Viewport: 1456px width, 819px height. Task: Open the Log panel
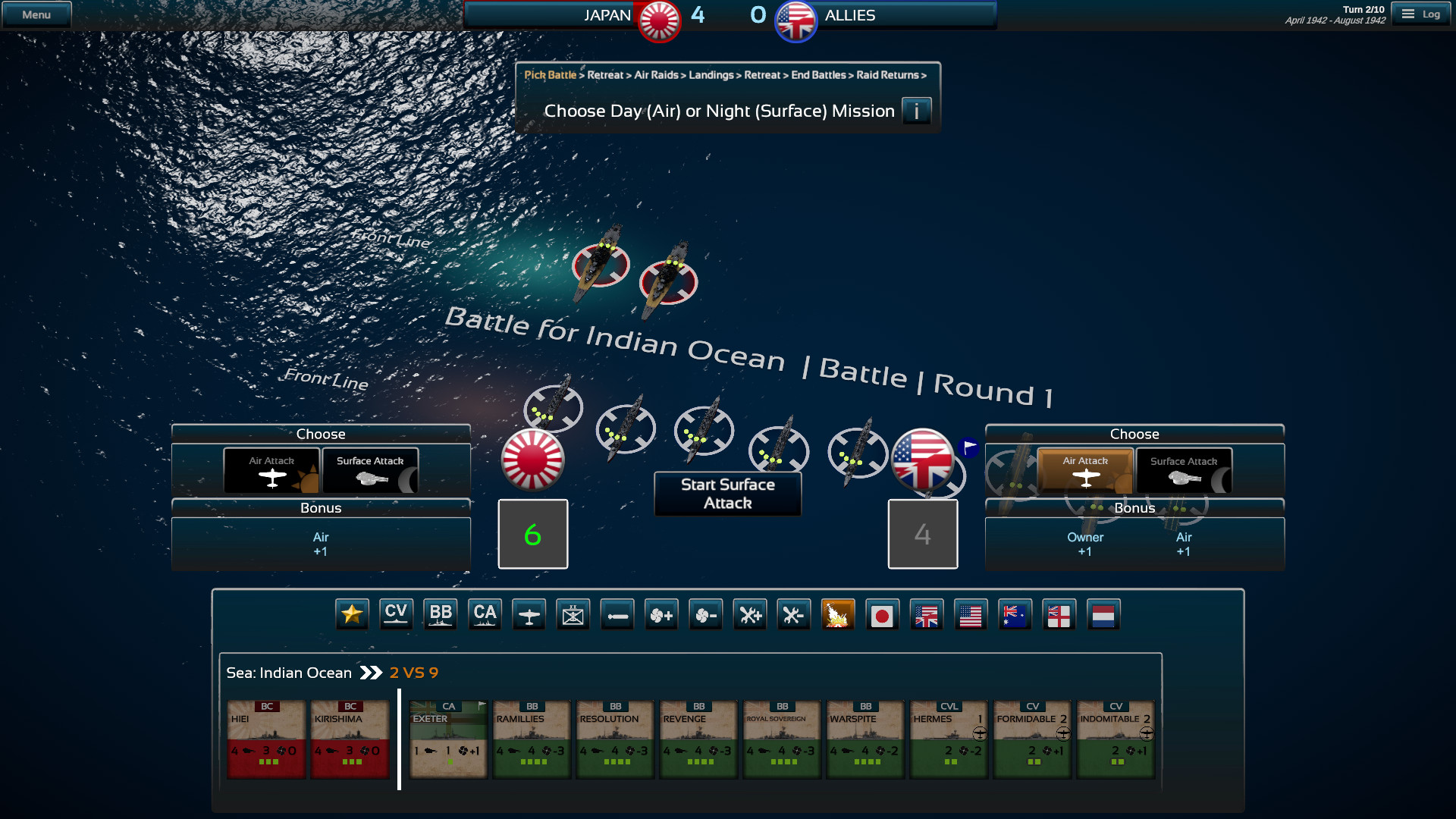coord(1422,13)
